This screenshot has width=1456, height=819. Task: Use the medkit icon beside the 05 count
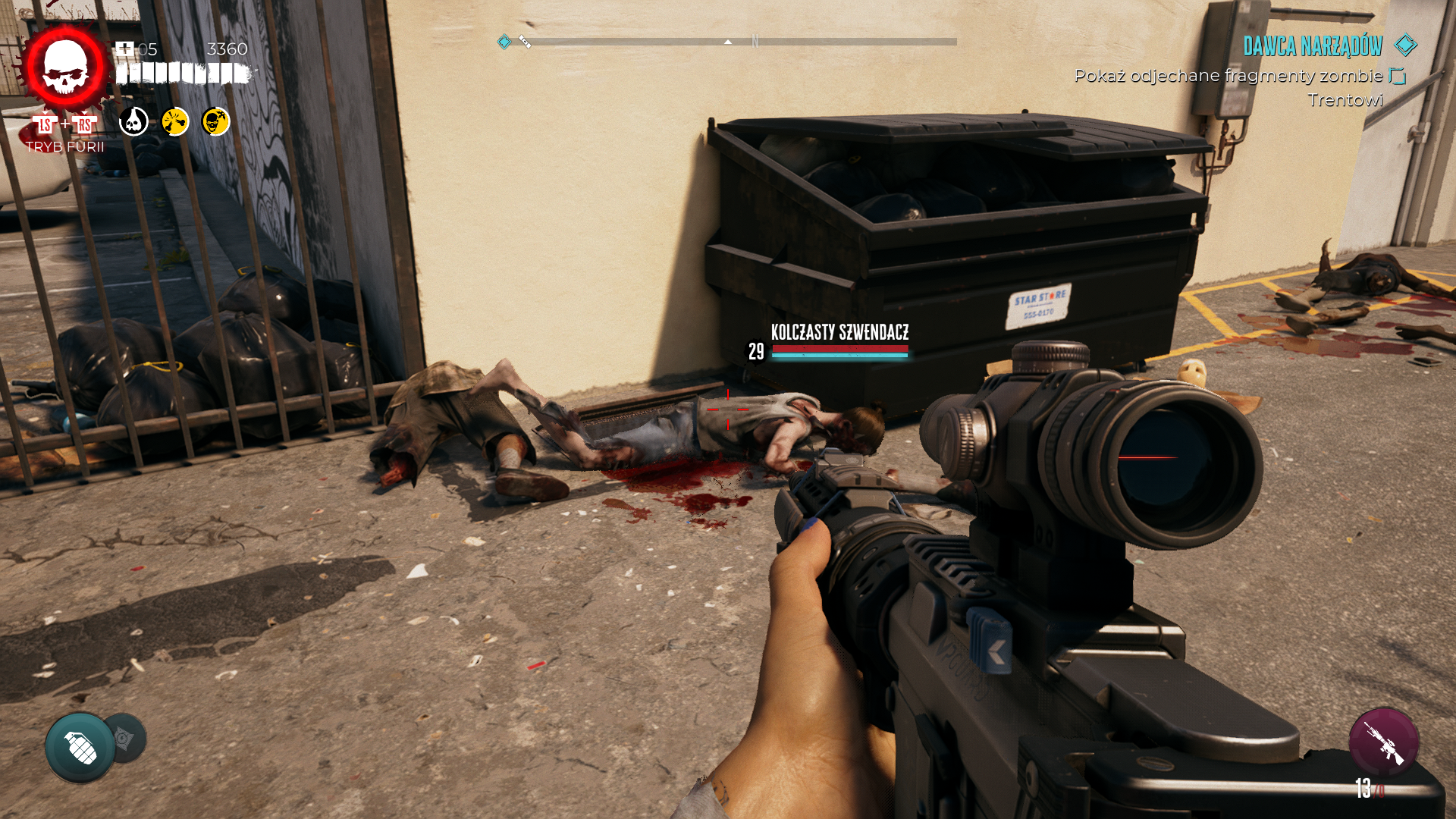[x=124, y=49]
